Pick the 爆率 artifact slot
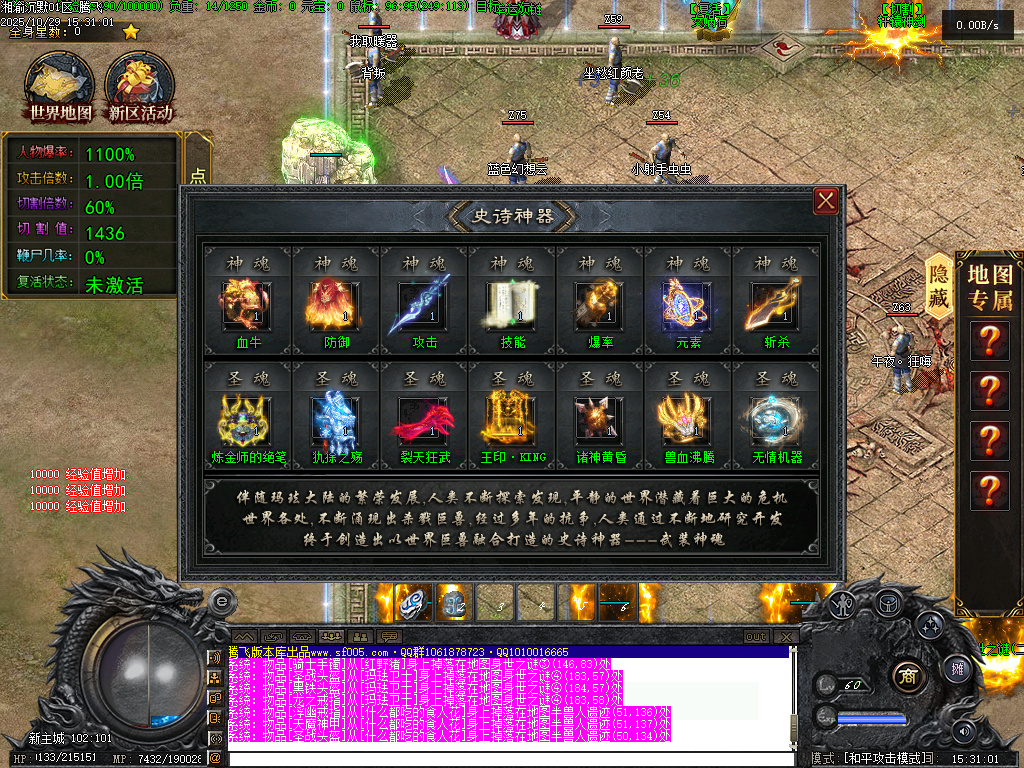 [599, 306]
